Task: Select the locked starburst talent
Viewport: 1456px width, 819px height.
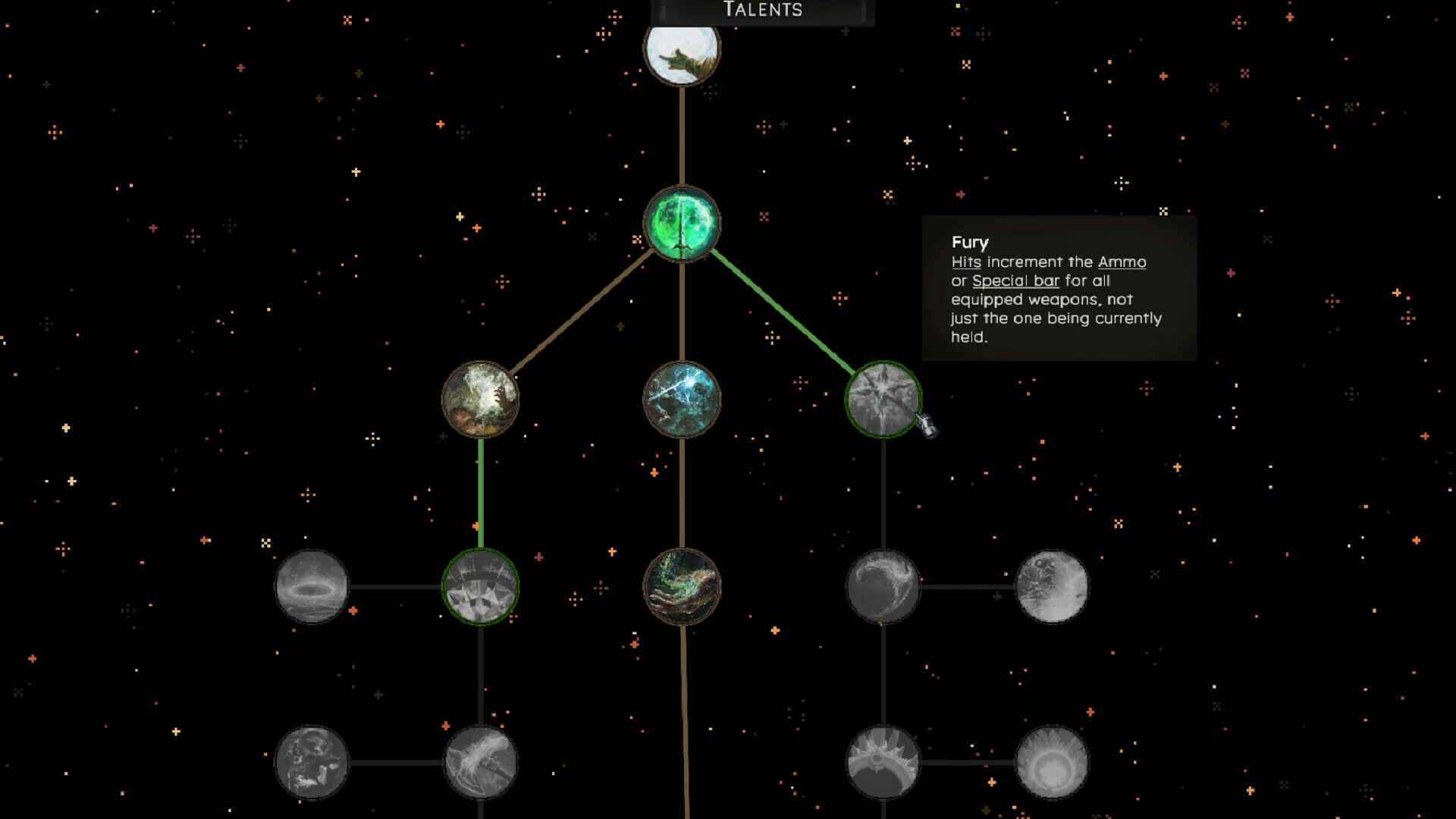Action: pos(886,400)
